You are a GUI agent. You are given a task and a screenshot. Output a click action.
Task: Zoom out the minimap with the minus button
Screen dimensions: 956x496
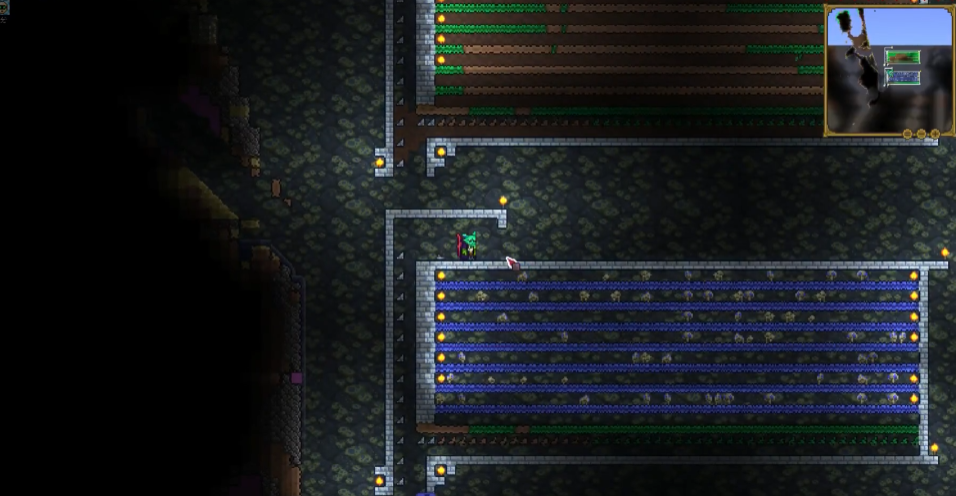(908, 133)
